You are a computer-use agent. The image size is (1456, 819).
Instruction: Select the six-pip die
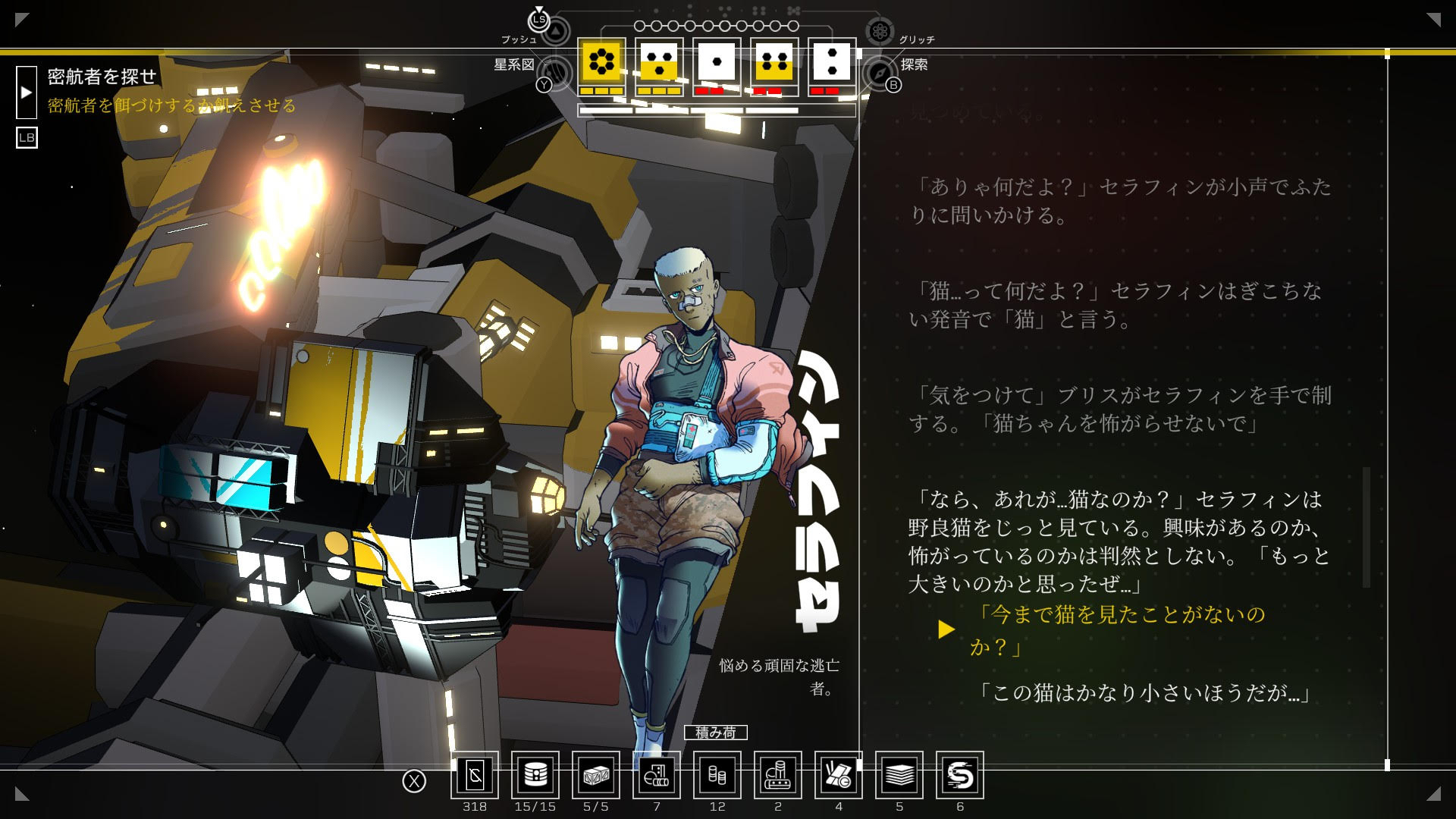pos(601,61)
